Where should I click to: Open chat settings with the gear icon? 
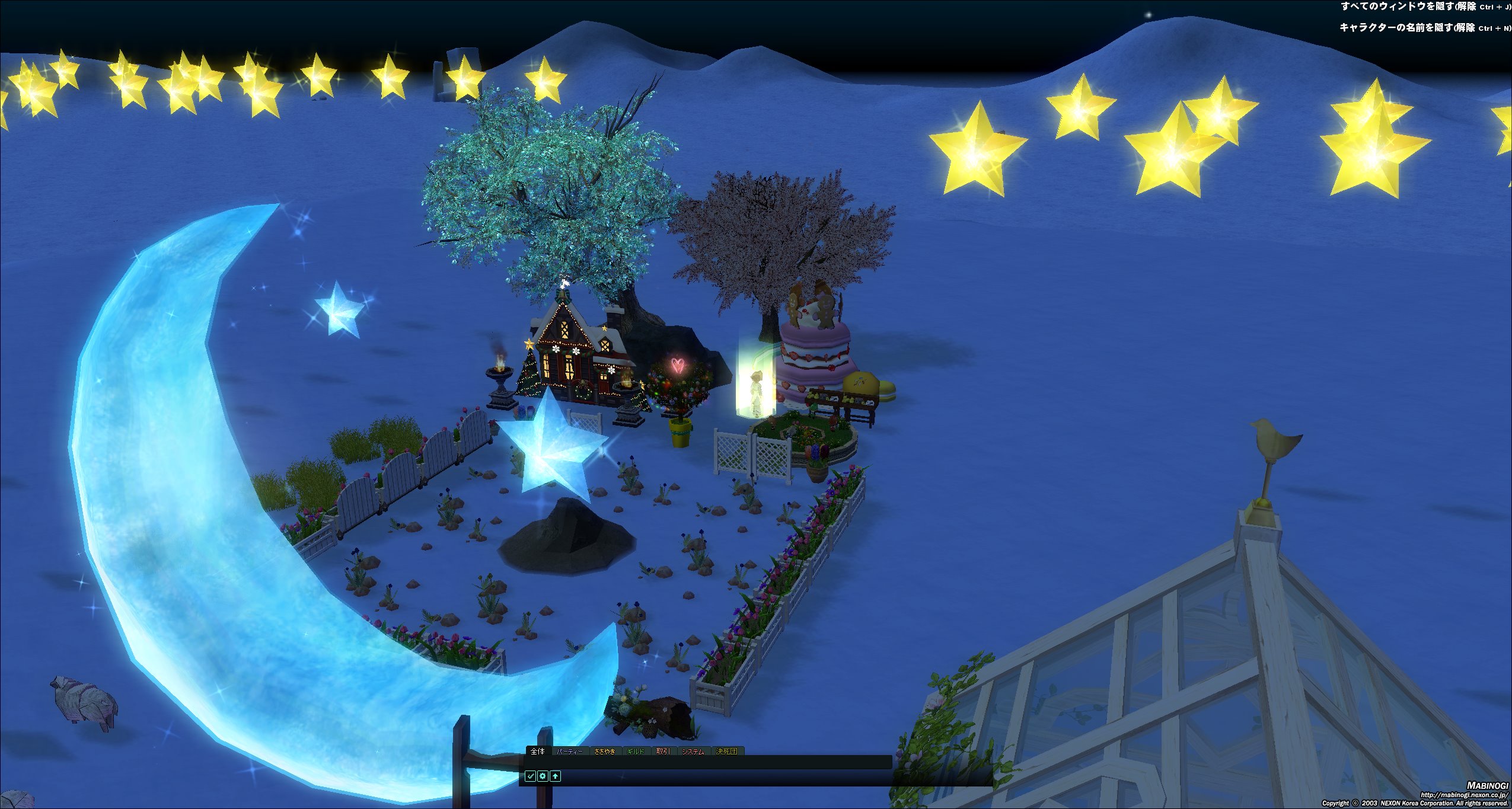pos(543,776)
